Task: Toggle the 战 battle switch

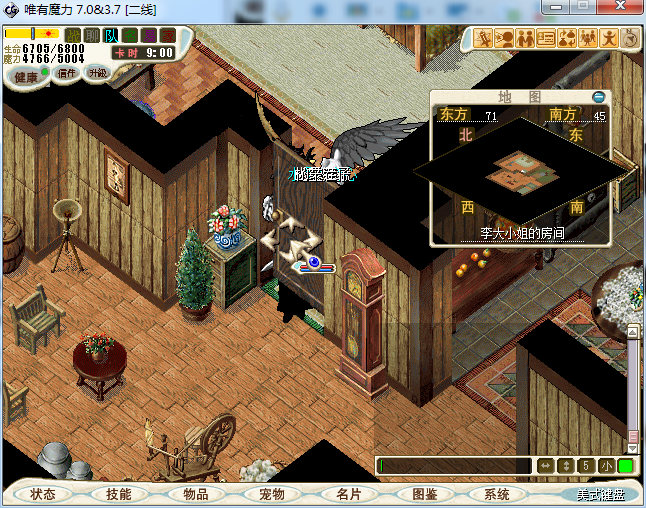Action: pos(73,36)
